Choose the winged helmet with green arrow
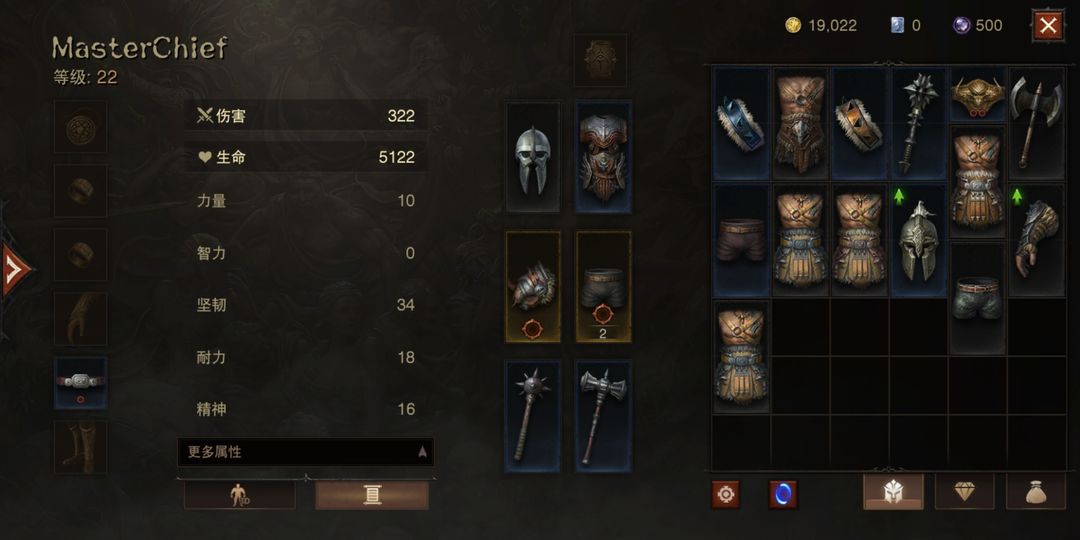 coord(918,241)
